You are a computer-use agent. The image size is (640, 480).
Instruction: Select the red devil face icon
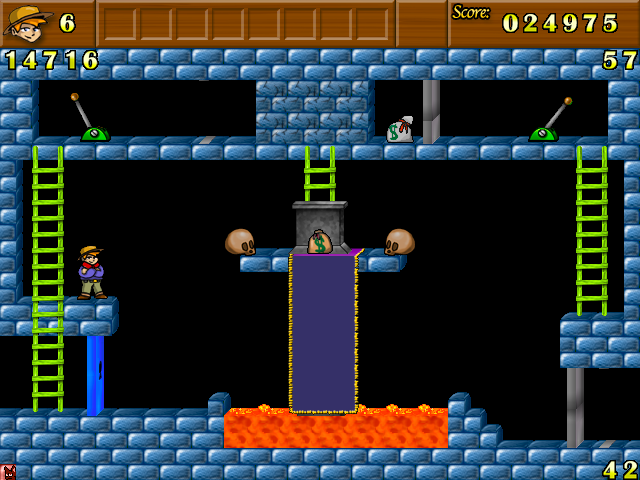tap(8, 472)
